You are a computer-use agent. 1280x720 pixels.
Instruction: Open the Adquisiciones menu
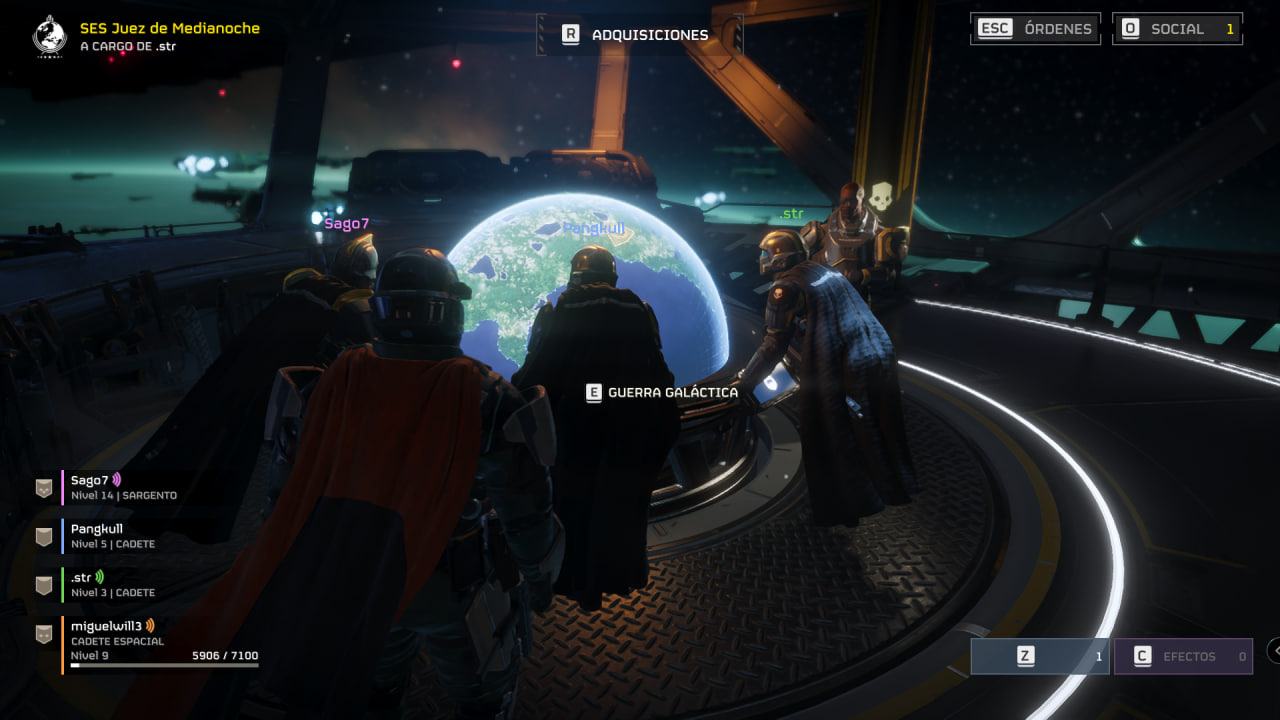[x=638, y=35]
